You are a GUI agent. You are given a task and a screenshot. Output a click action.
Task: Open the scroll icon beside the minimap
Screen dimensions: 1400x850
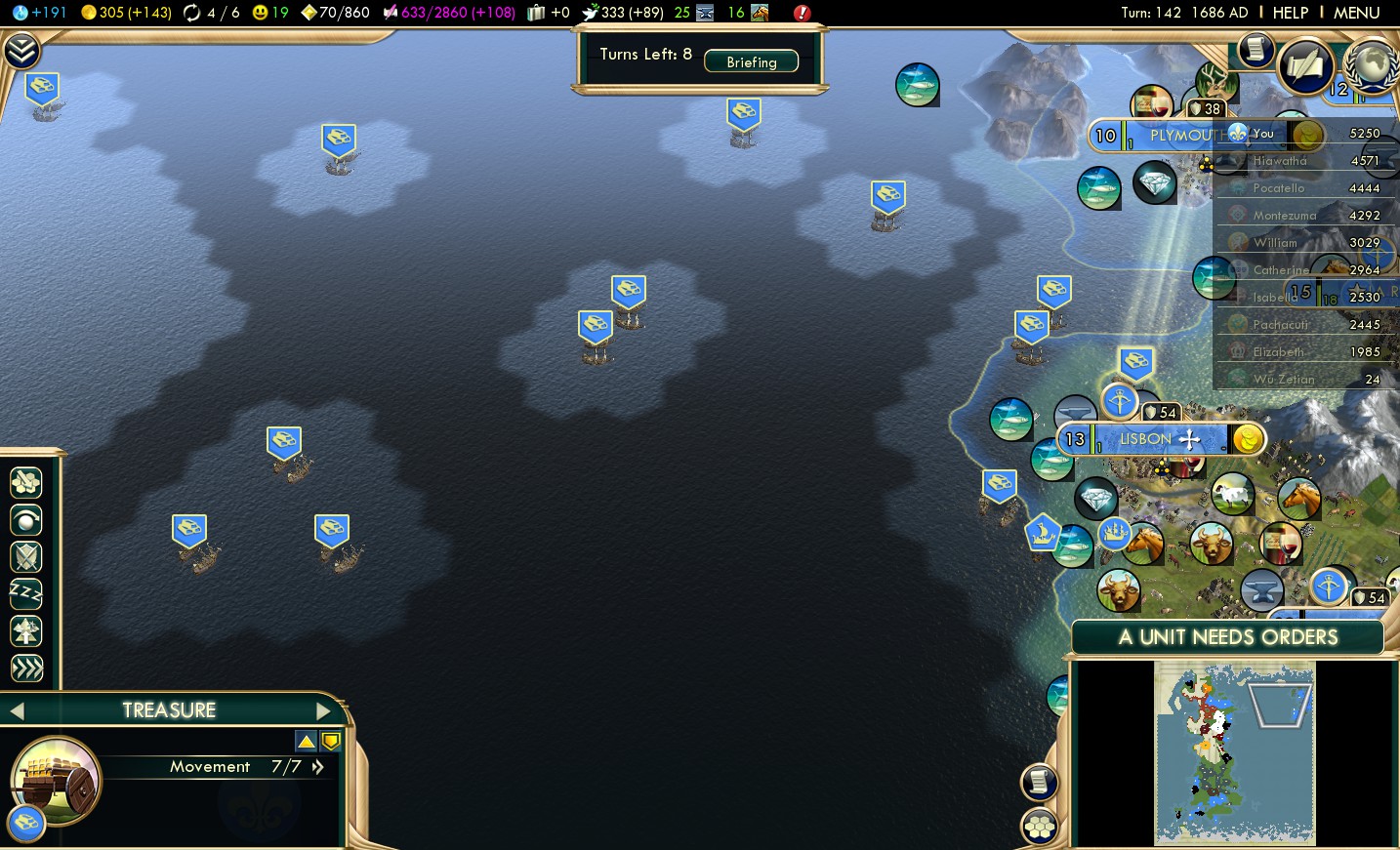coord(1039,781)
